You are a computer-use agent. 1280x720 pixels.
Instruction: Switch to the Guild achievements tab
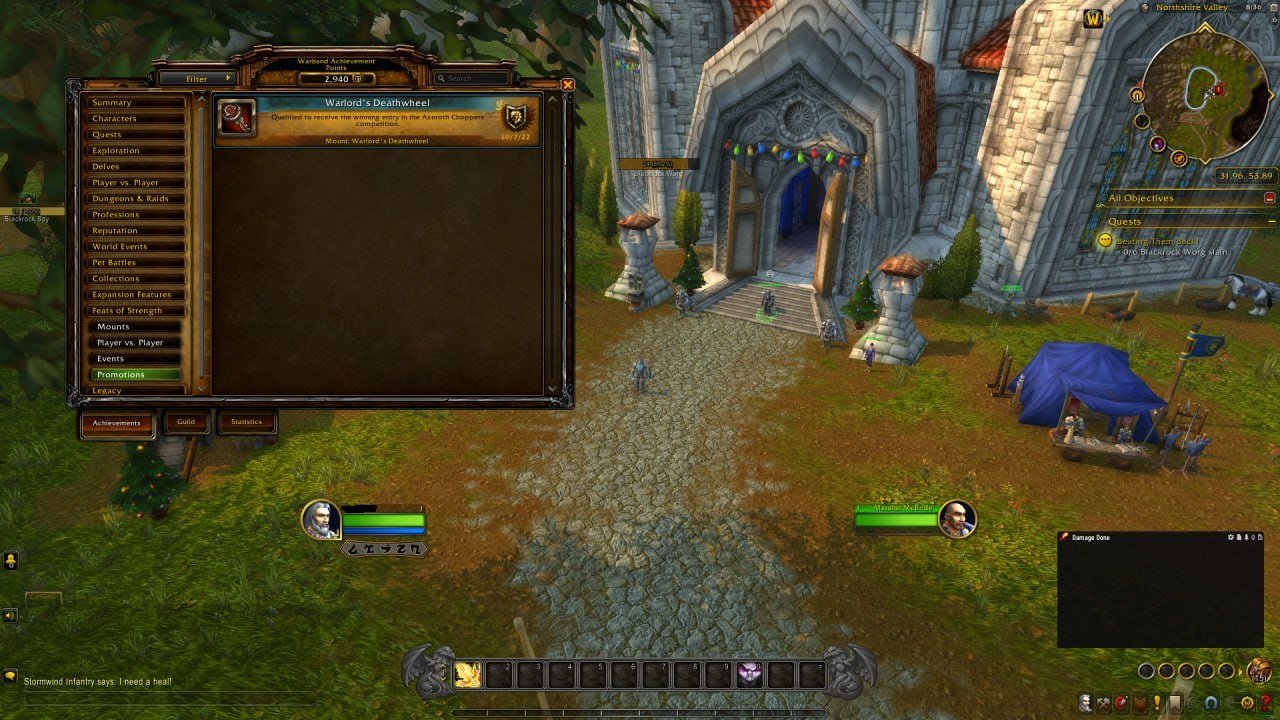click(186, 421)
